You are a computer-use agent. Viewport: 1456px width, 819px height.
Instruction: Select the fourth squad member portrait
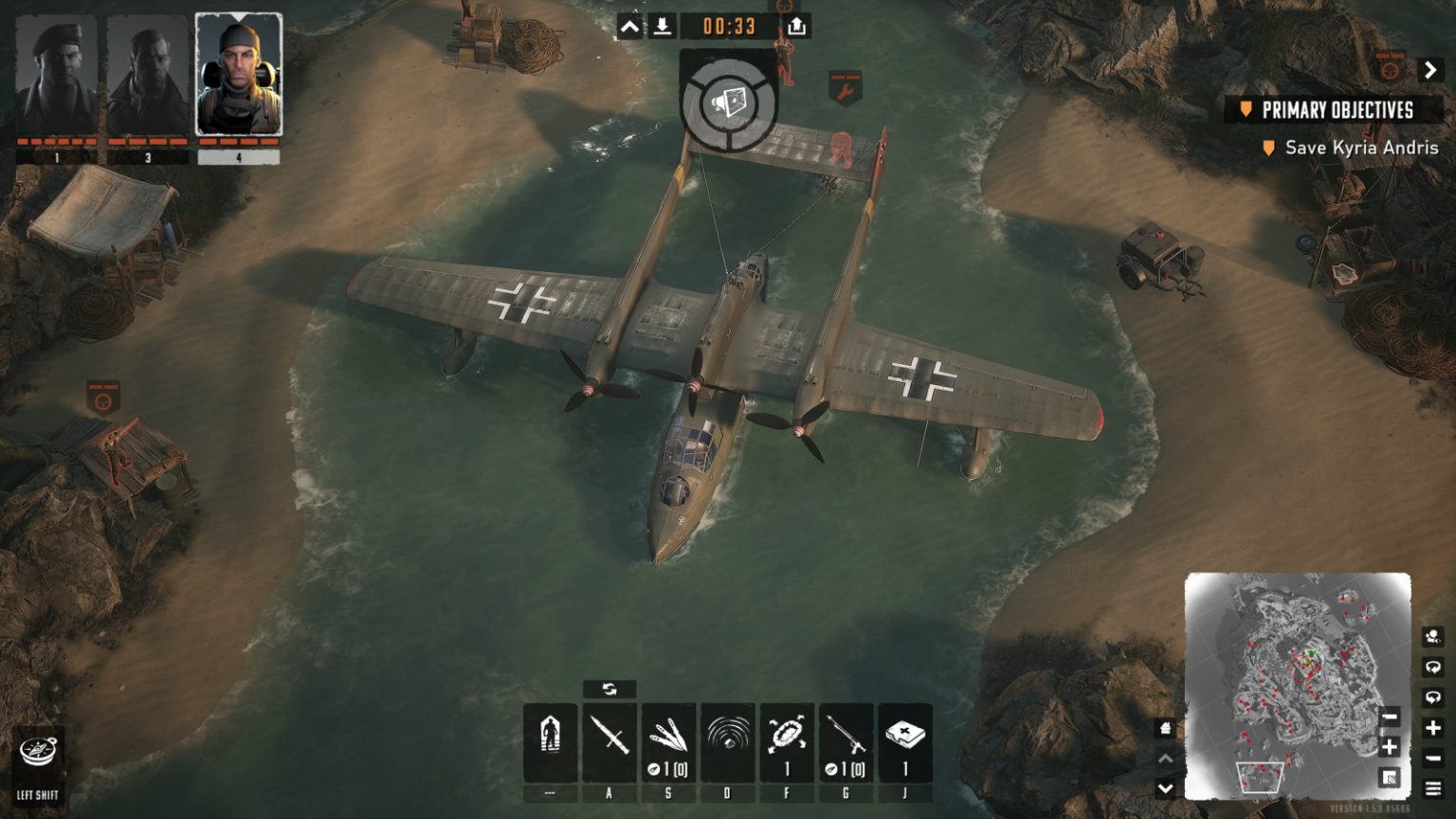click(x=239, y=73)
